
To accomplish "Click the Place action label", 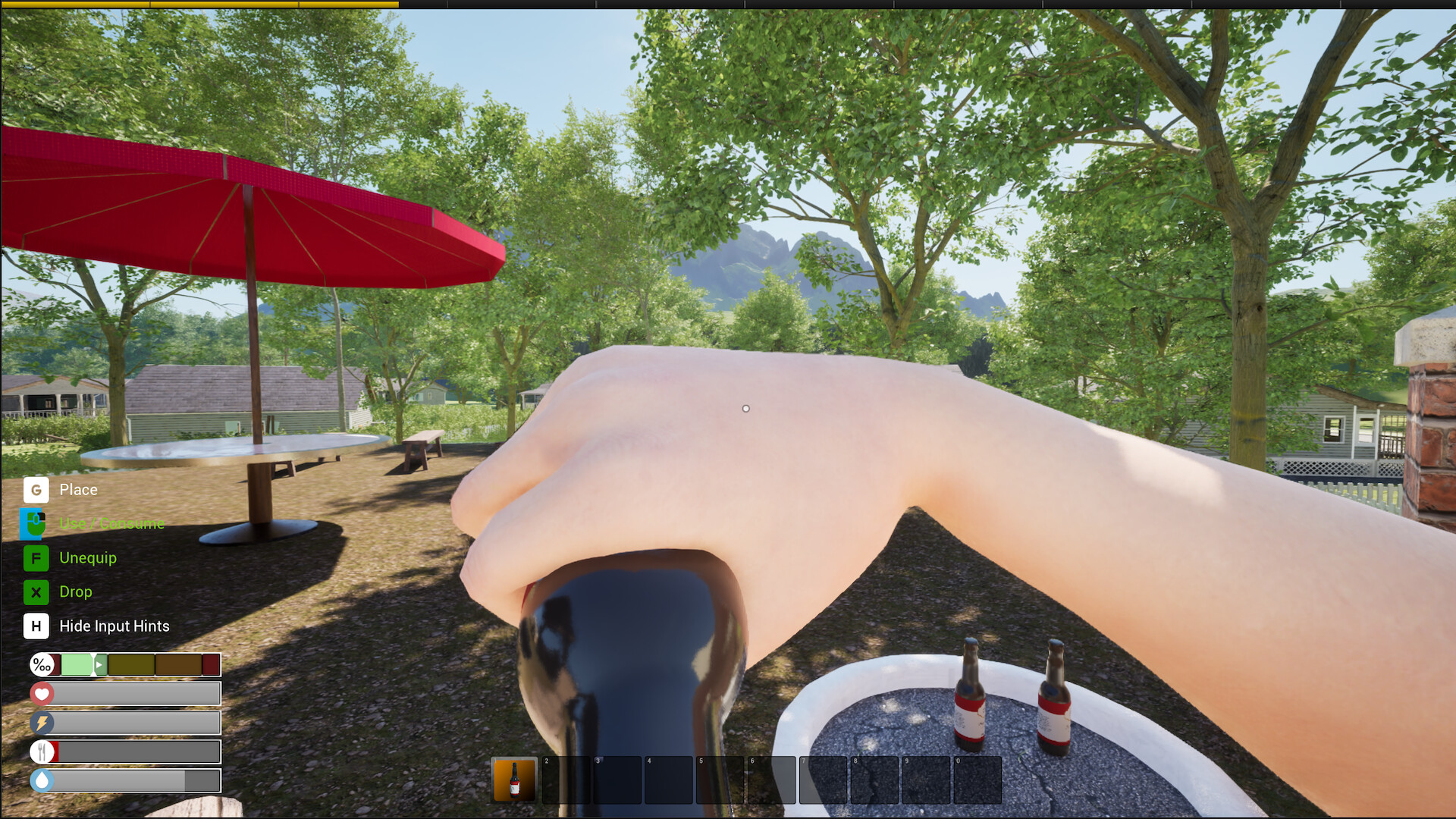I will [x=79, y=490].
